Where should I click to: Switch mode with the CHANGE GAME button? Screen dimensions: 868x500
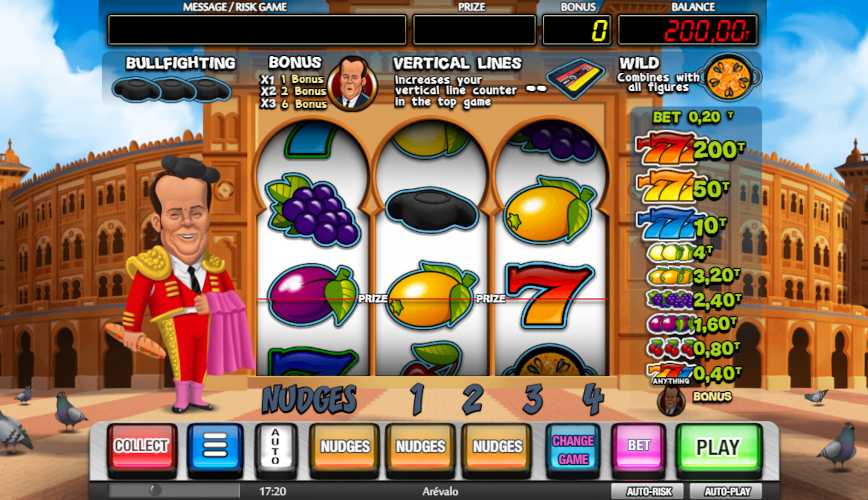click(x=573, y=448)
